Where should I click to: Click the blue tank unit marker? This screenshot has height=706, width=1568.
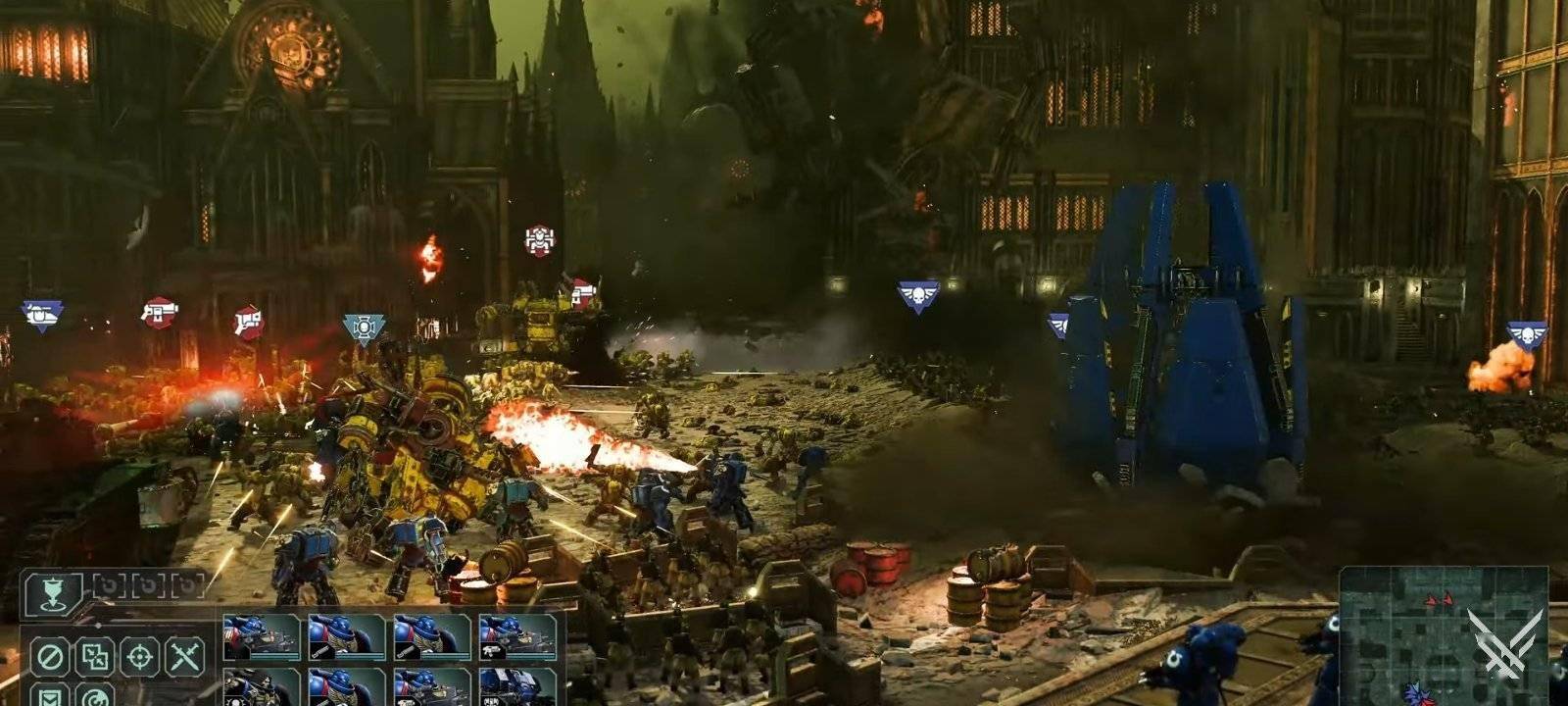tap(42, 316)
